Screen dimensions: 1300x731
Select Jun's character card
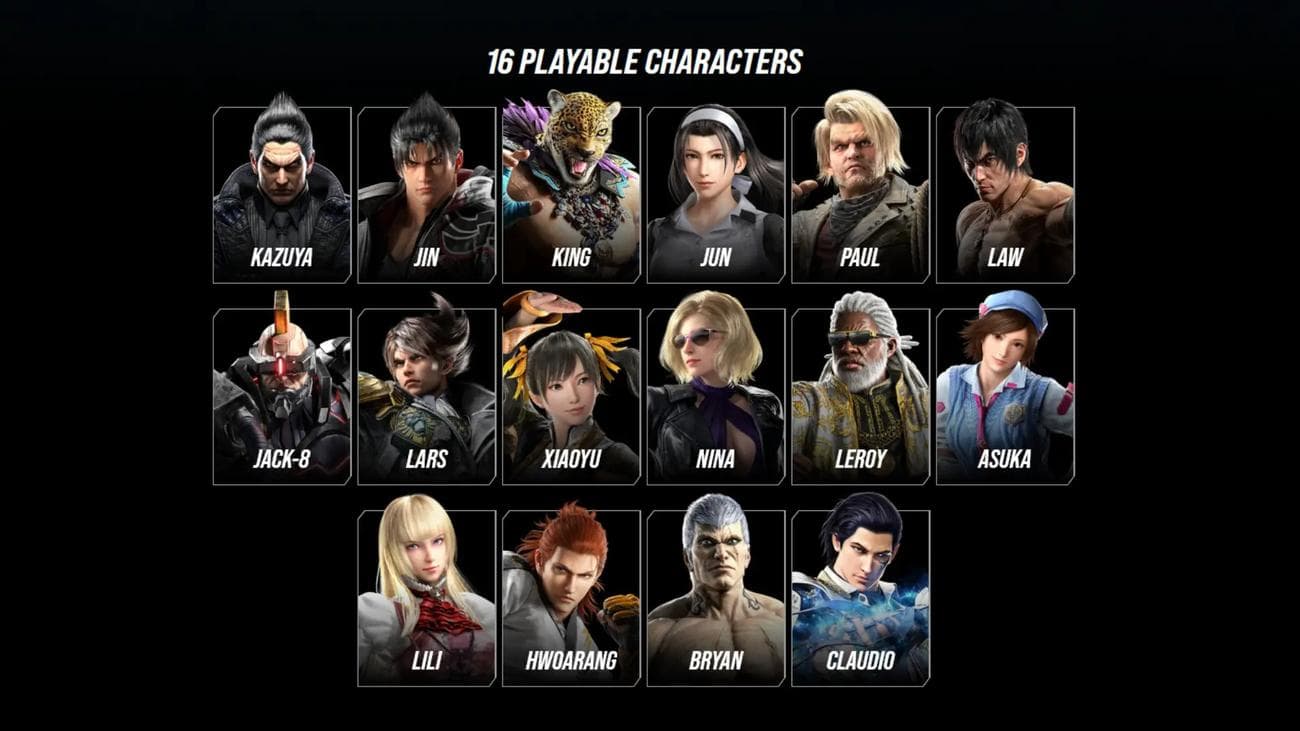716,195
